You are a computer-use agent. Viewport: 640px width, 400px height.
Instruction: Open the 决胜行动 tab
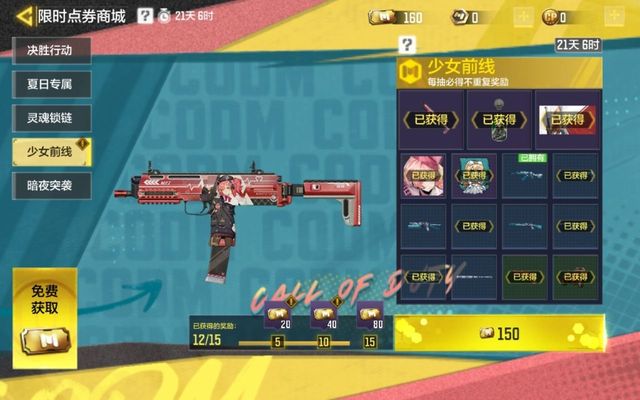pyautogui.click(x=50, y=51)
